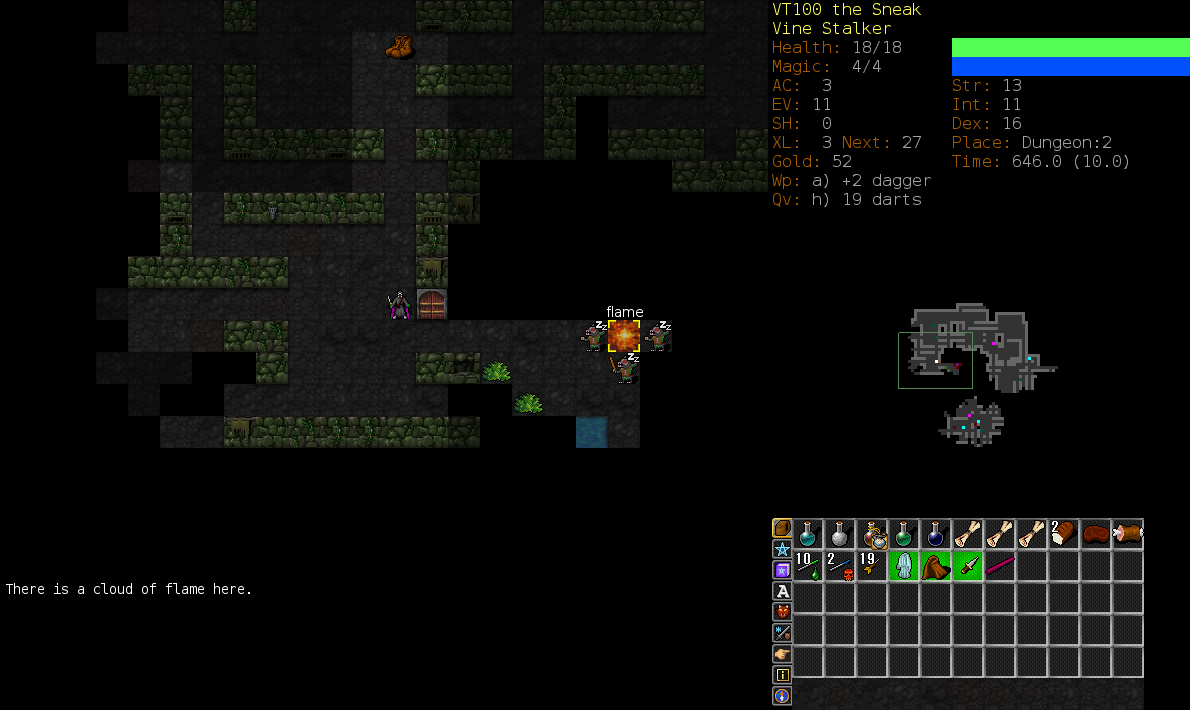Screen dimensions: 1190x710
Task: Select the 2 needles with red skull
Action: [840, 566]
